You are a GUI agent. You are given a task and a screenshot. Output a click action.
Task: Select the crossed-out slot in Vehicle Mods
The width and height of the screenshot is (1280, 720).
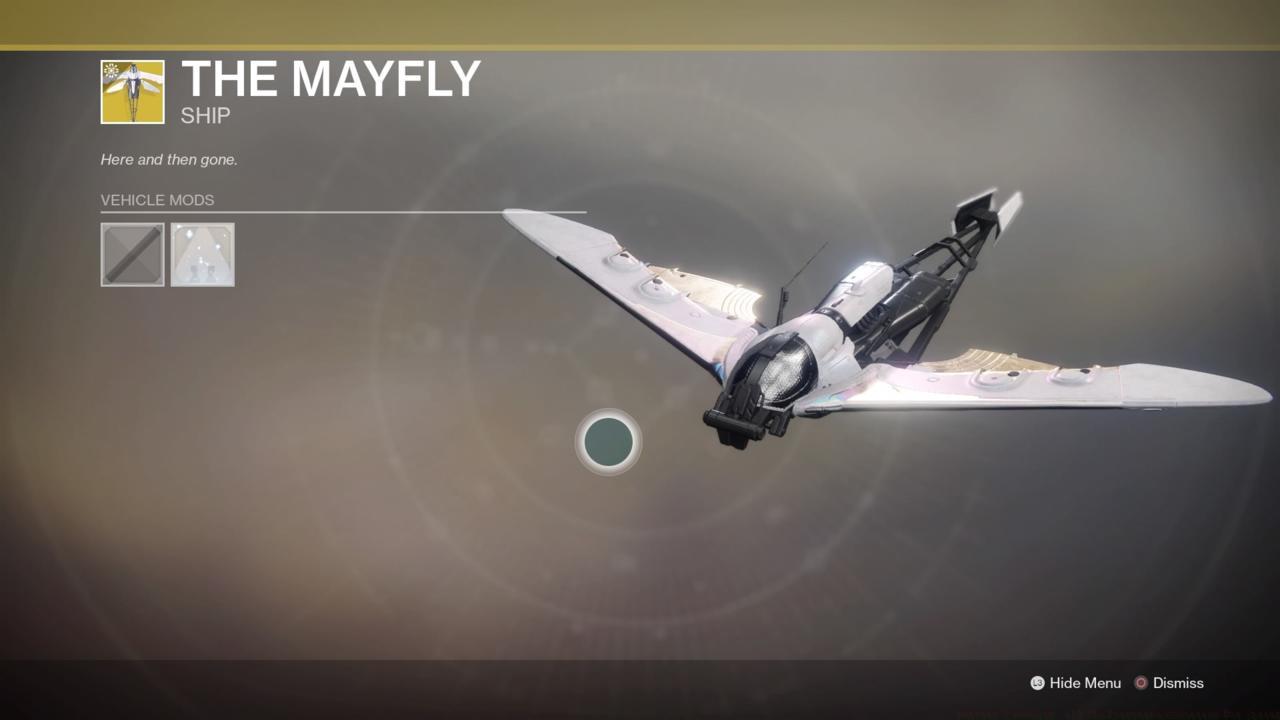point(132,254)
